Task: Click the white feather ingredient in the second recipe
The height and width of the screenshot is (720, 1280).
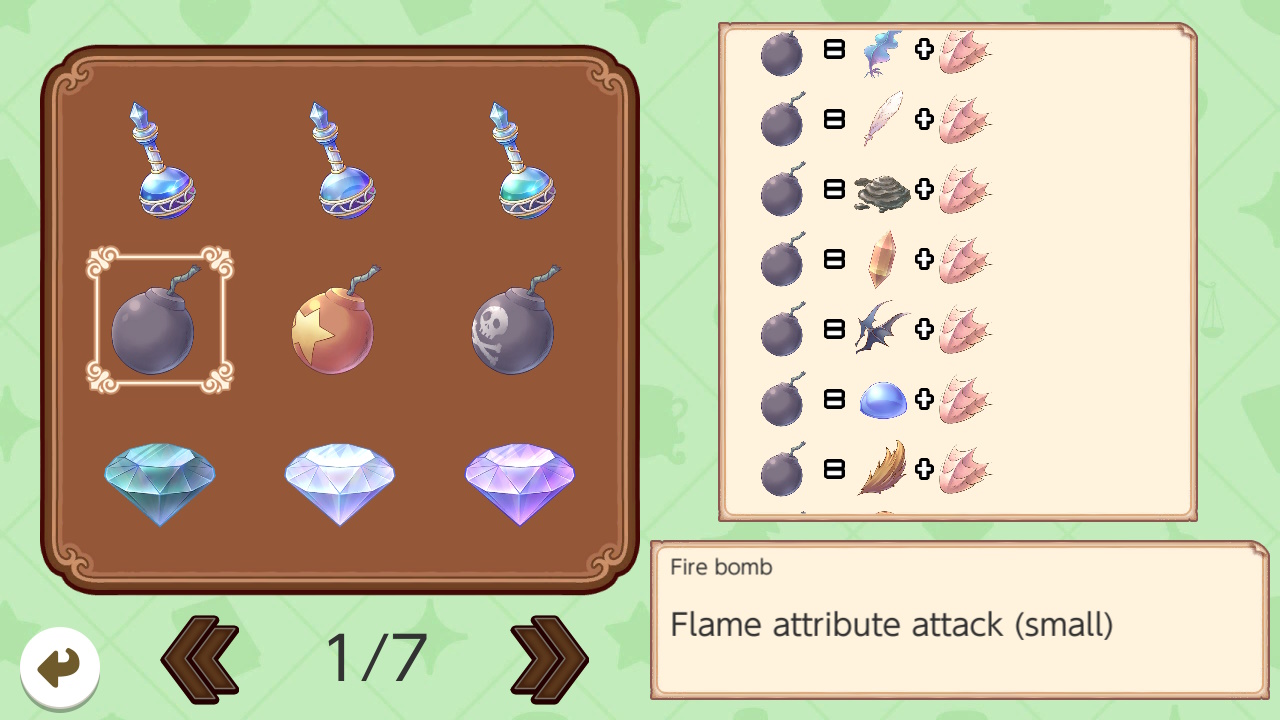Action: coord(883,122)
